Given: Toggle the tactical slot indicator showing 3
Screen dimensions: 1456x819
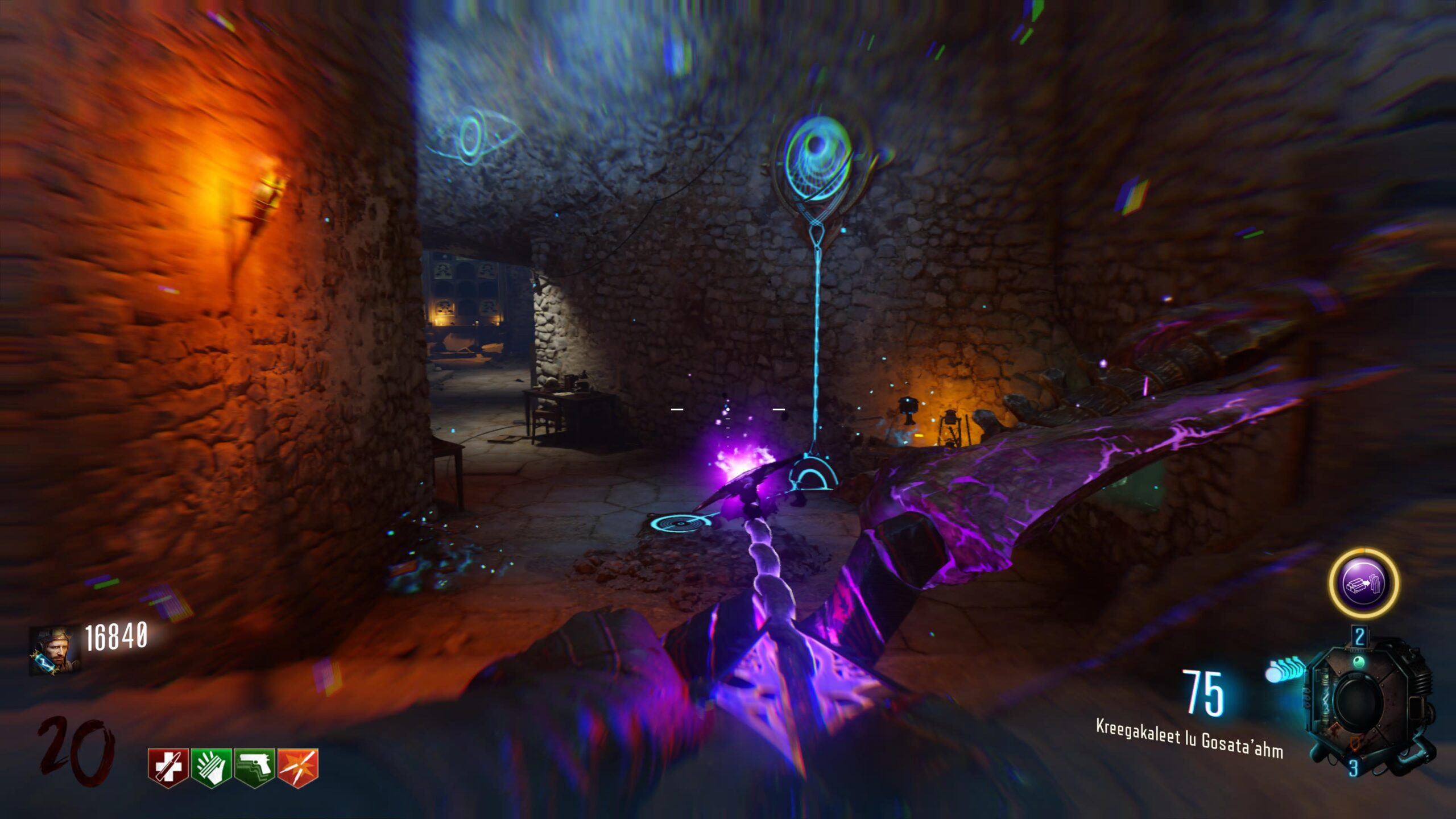Looking at the screenshot, I should pyautogui.click(x=1354, y=767).
